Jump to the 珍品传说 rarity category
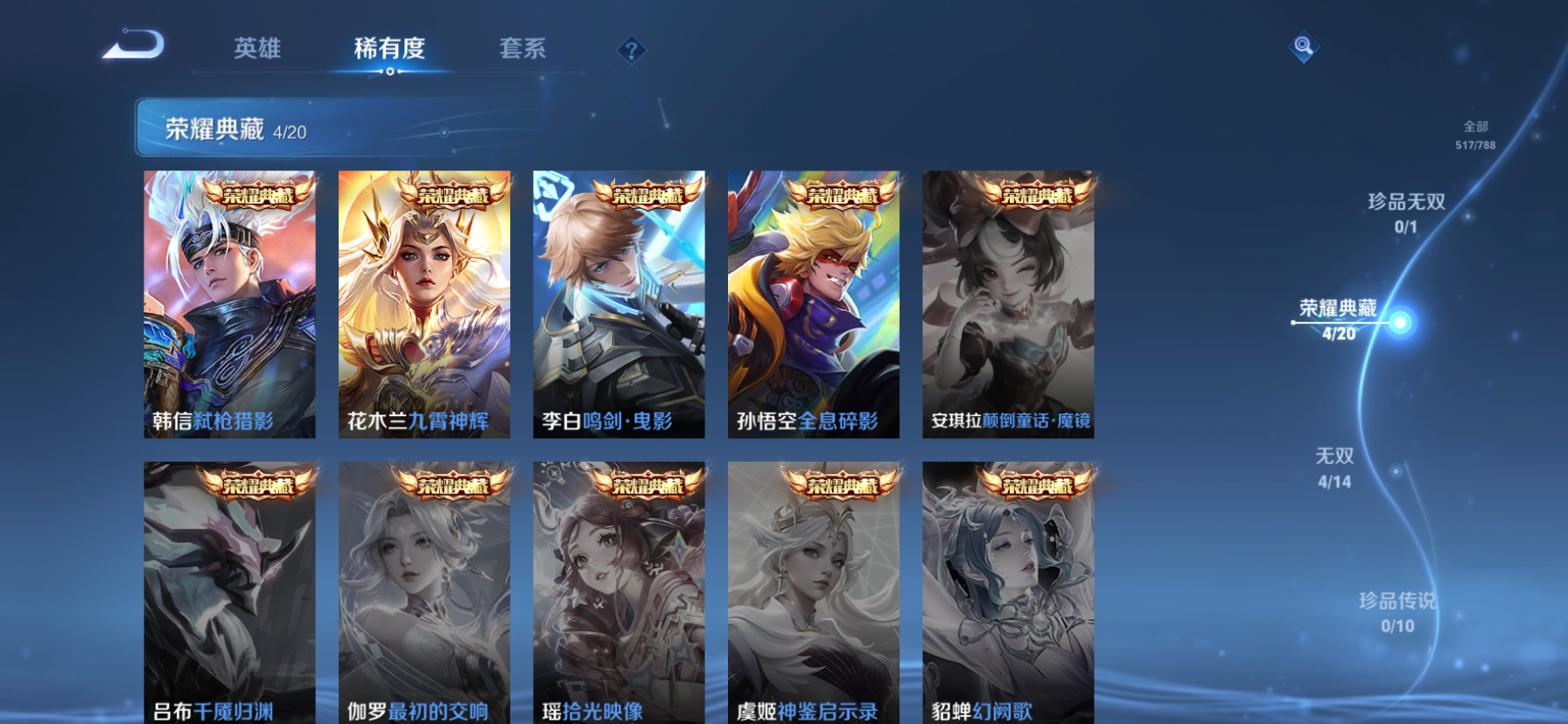Screen dimensions: 1568x724 pos(1397,611)
